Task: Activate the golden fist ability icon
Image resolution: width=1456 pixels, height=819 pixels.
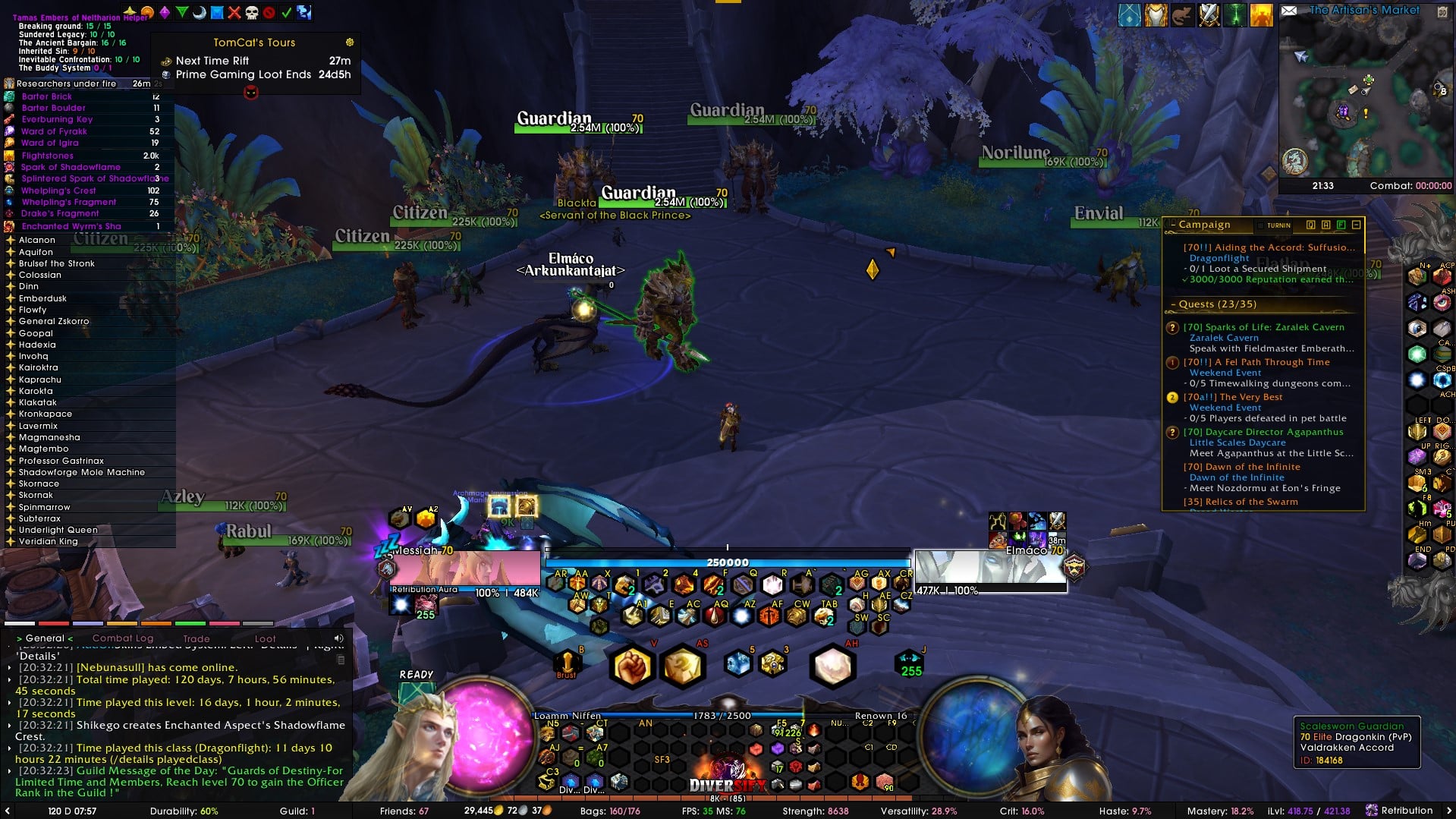Action: 631,667
